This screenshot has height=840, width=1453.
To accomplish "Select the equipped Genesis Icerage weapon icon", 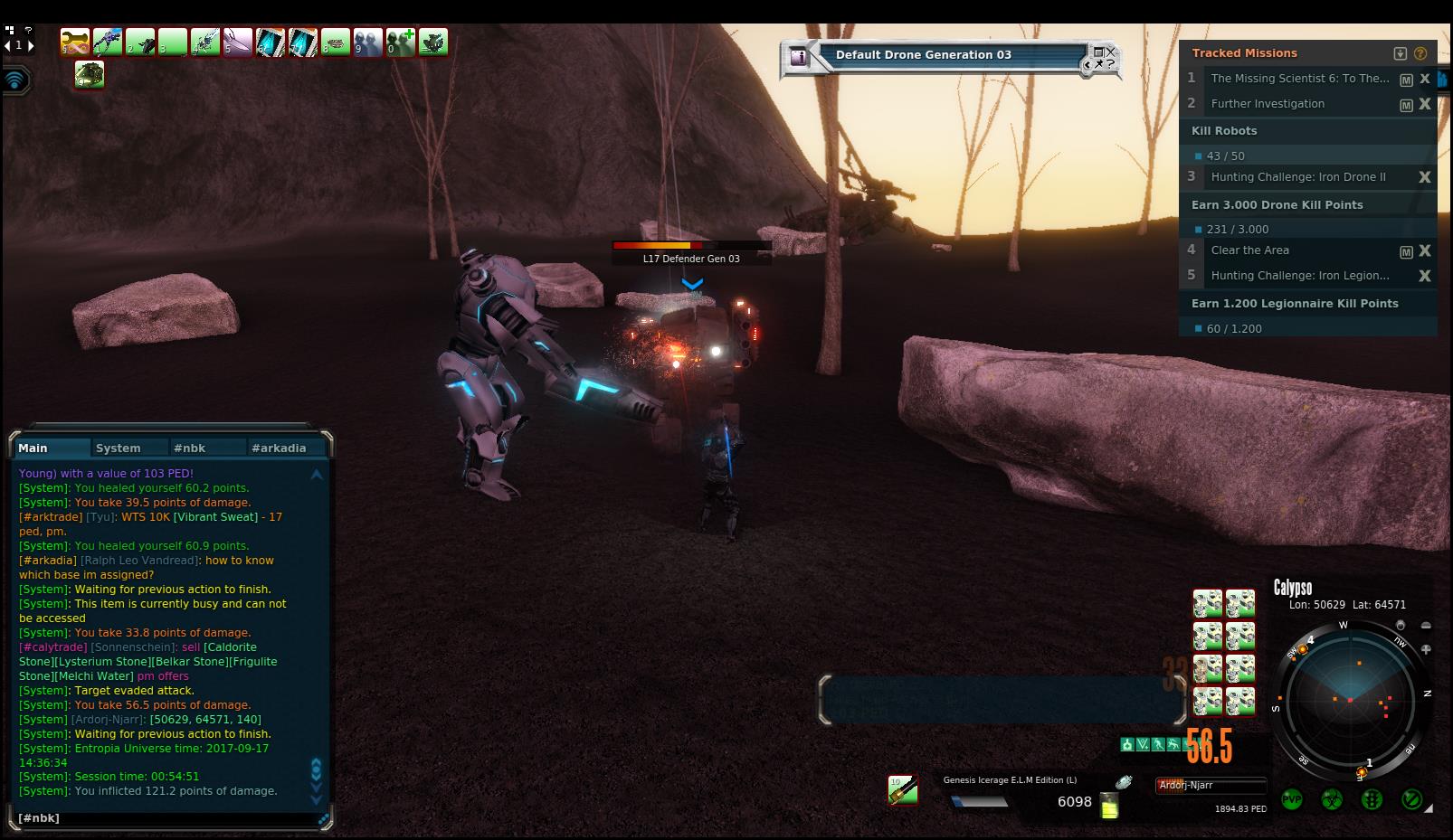I will (902, 789).
